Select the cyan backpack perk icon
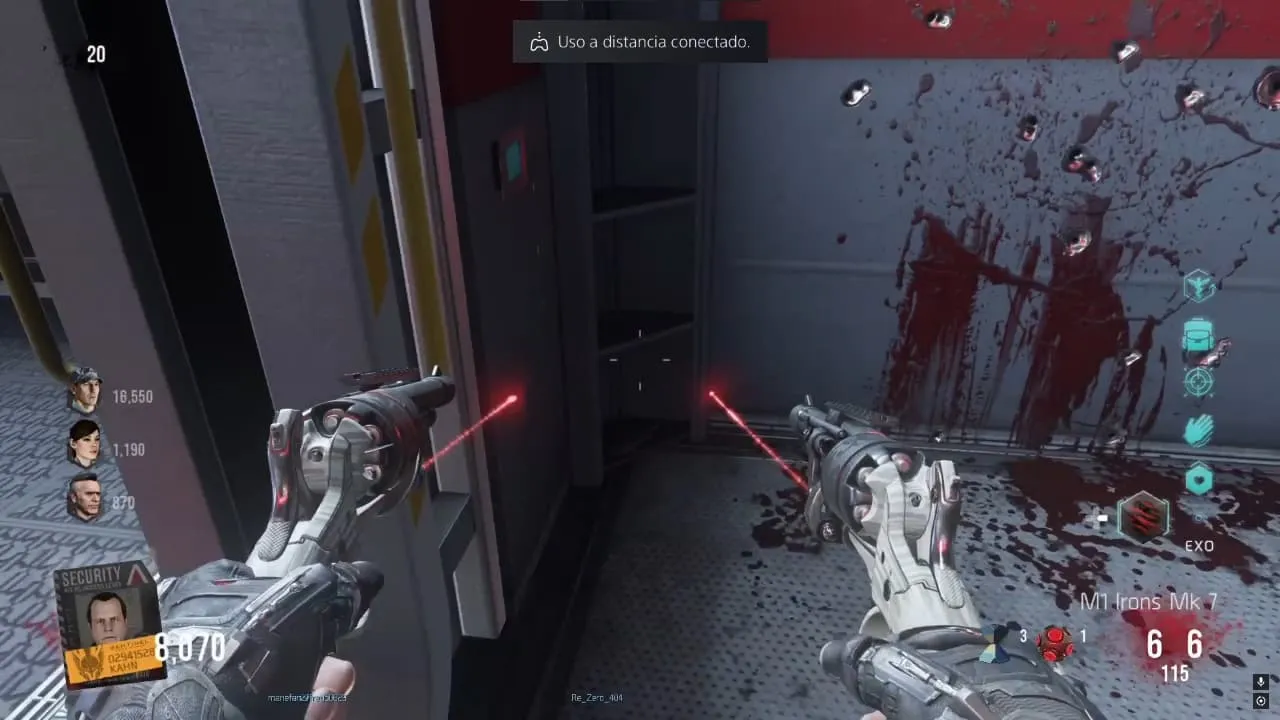This screenshot has height=720, width=1280. tap(1198, 335)
